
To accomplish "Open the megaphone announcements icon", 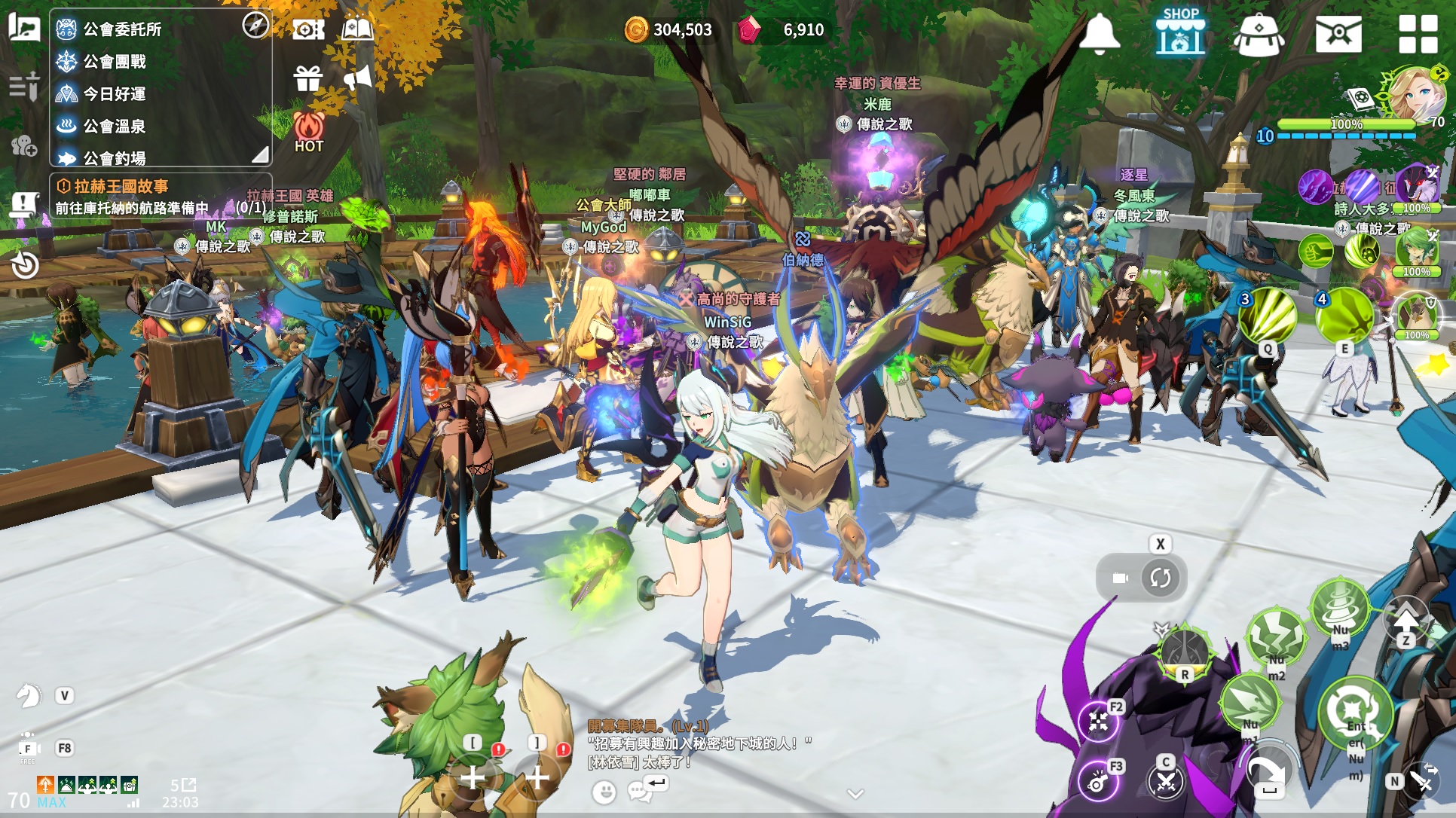I will tap(359, 77).
